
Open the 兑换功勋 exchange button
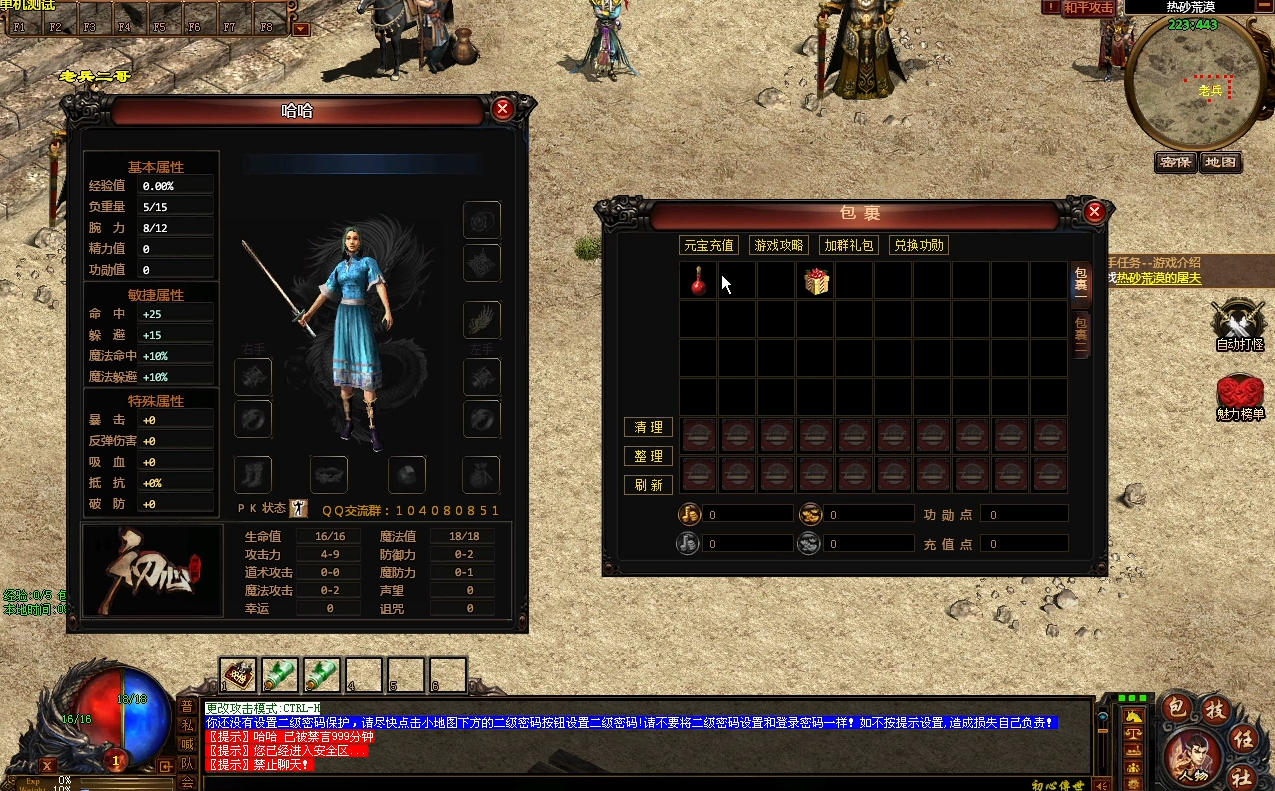pos(919,245)
